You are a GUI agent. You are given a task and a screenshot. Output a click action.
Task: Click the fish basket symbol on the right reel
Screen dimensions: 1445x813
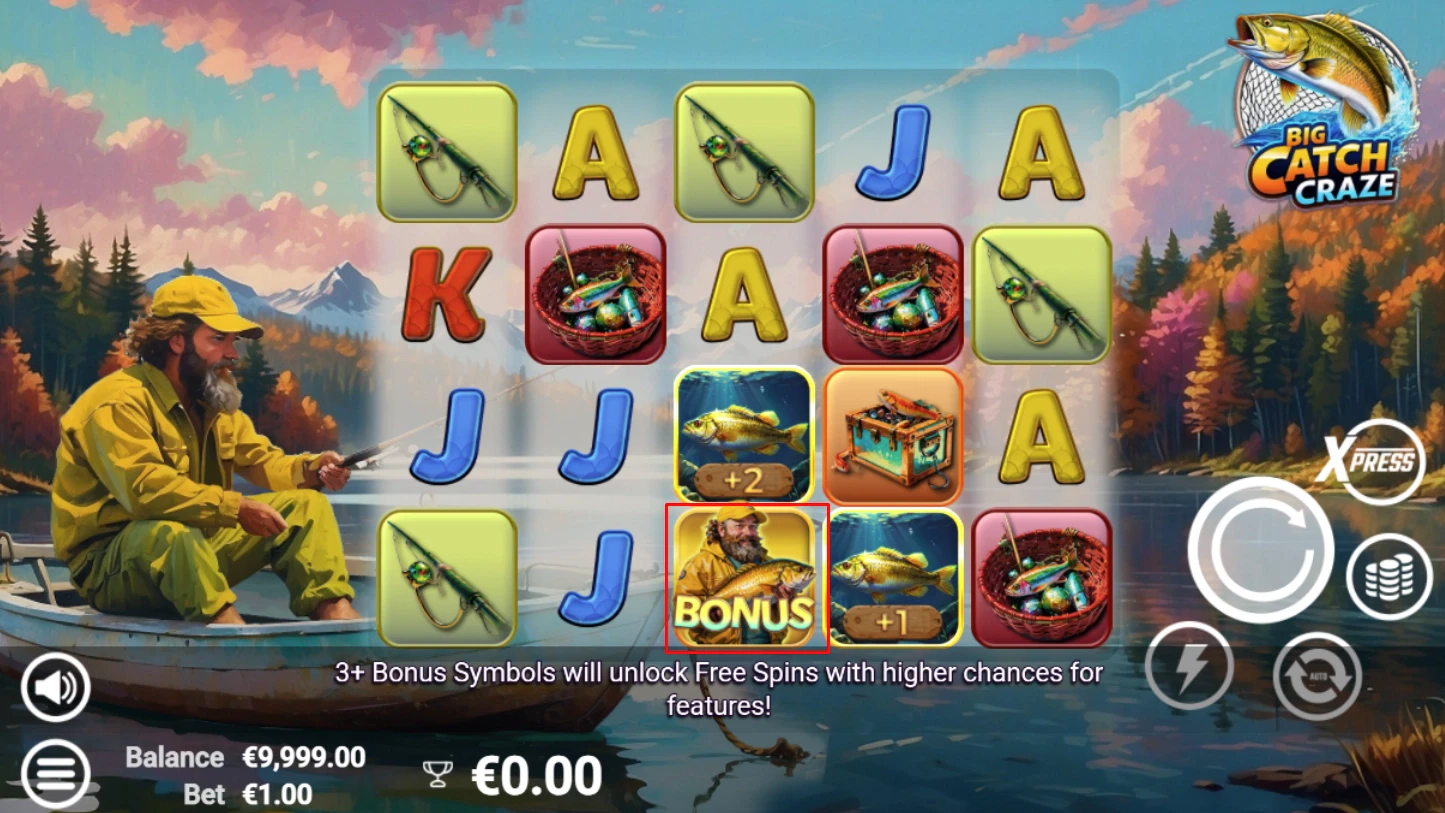1042,577
